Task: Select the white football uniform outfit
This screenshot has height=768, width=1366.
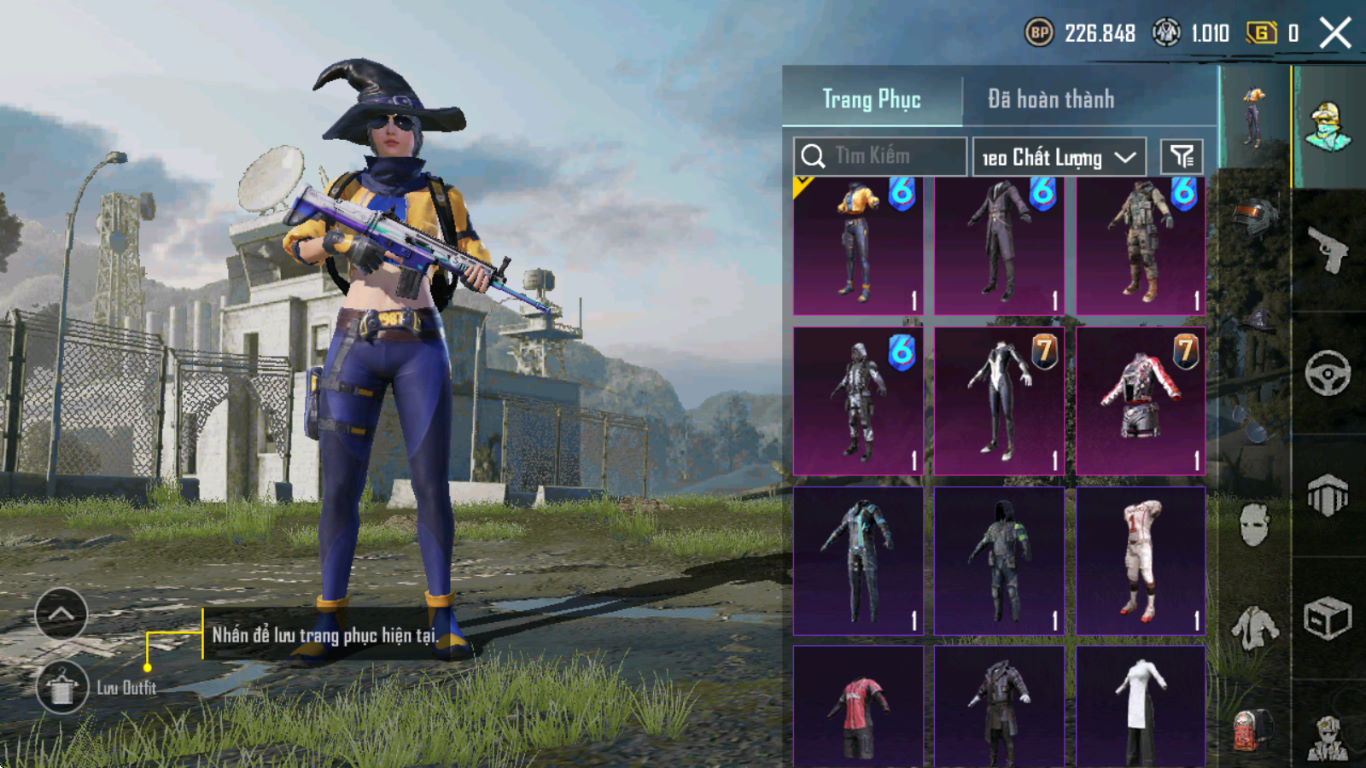Action: [x=1140, y=560]
